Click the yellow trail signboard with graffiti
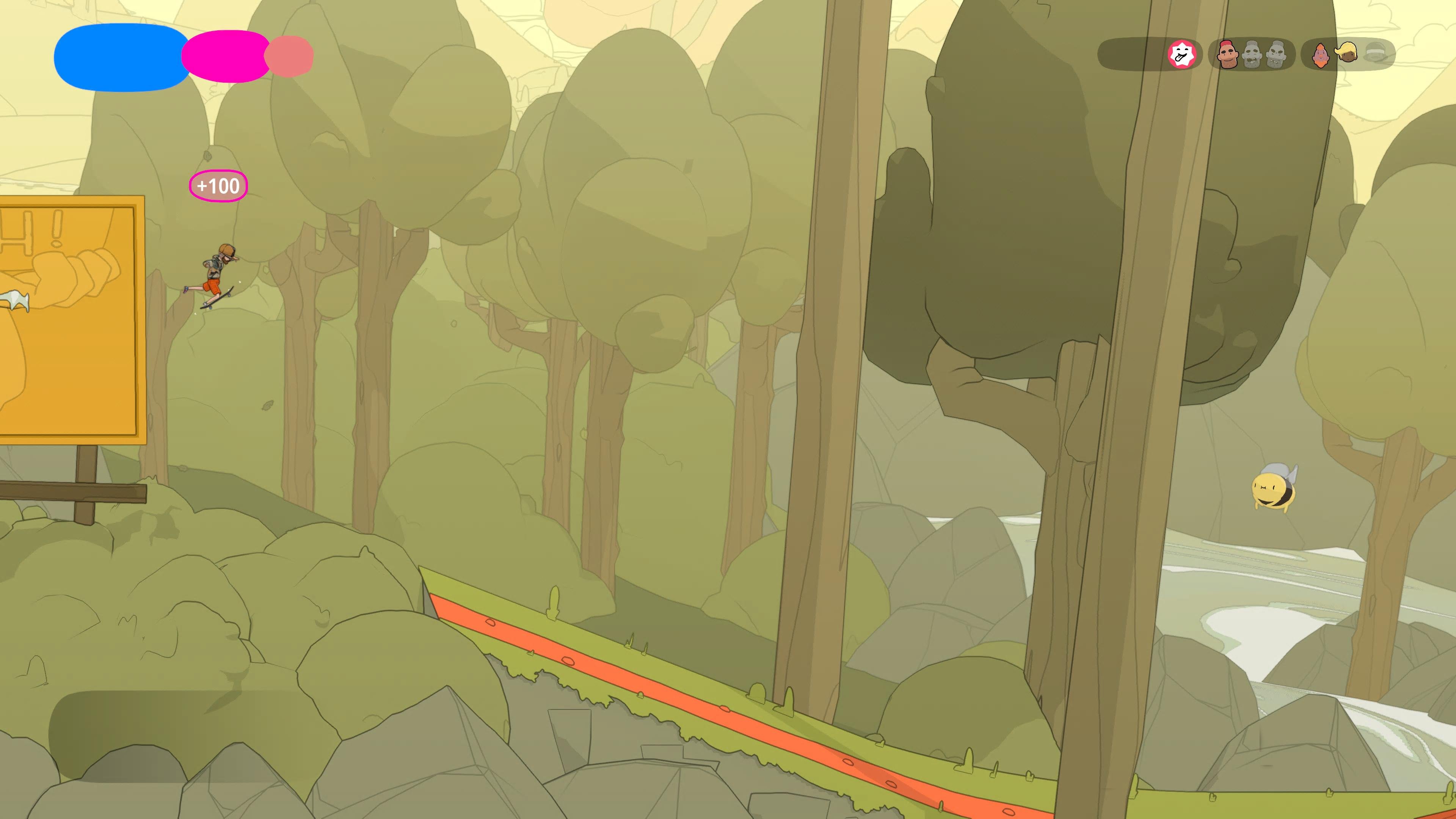 pyautogui.click(x=68, y=317)
